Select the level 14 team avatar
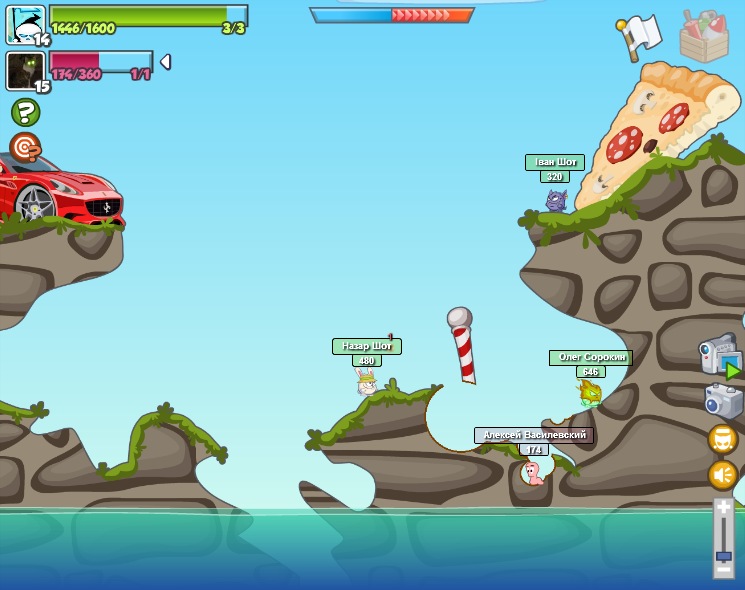 coord(25,24)
